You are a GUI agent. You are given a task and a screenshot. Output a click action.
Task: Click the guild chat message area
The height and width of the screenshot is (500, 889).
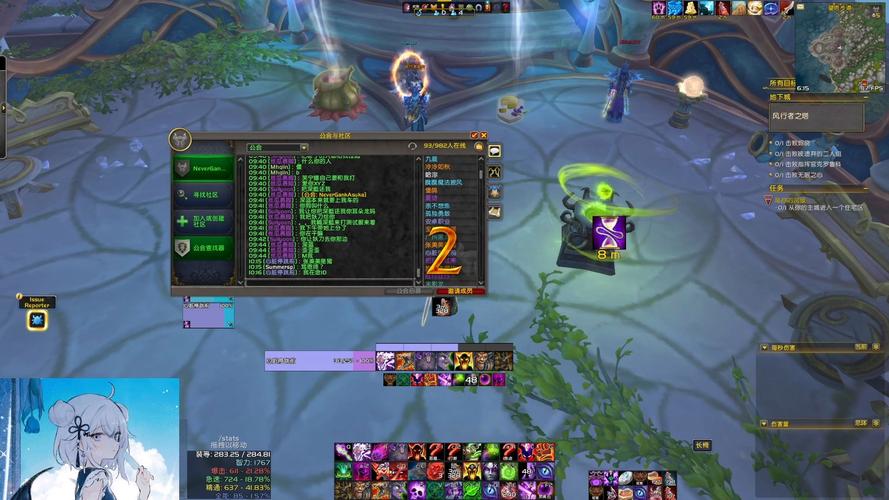tap(330, 215)
